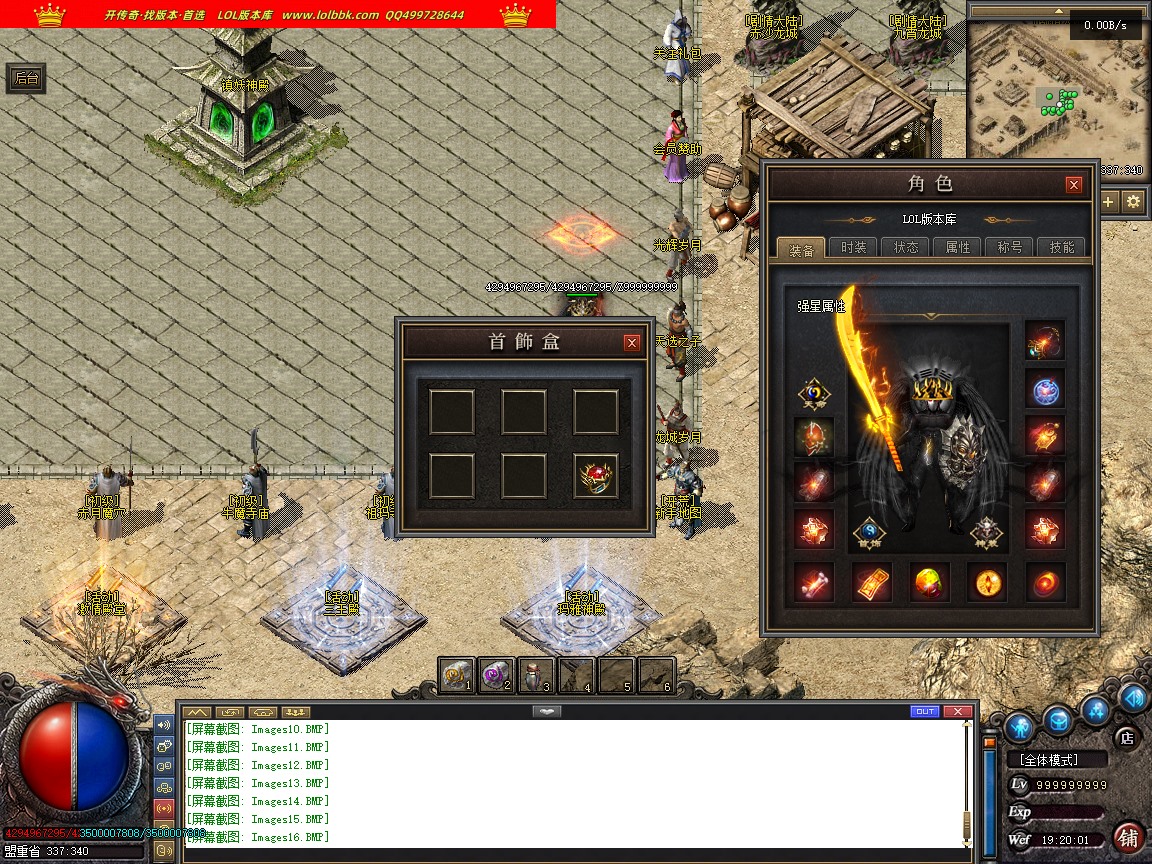
Task: Click the gear settings button under minimap
Action: point(1133,202)
